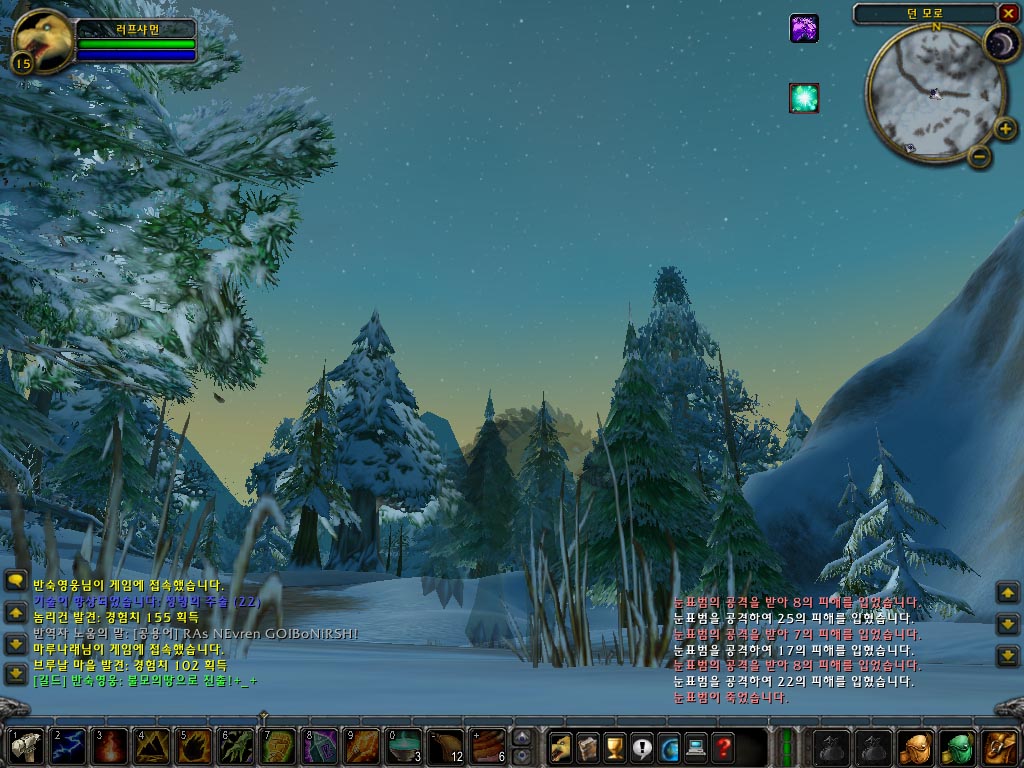Select the purple buff icon
The image size is (1024, 768).
click(x=804, y=28)
